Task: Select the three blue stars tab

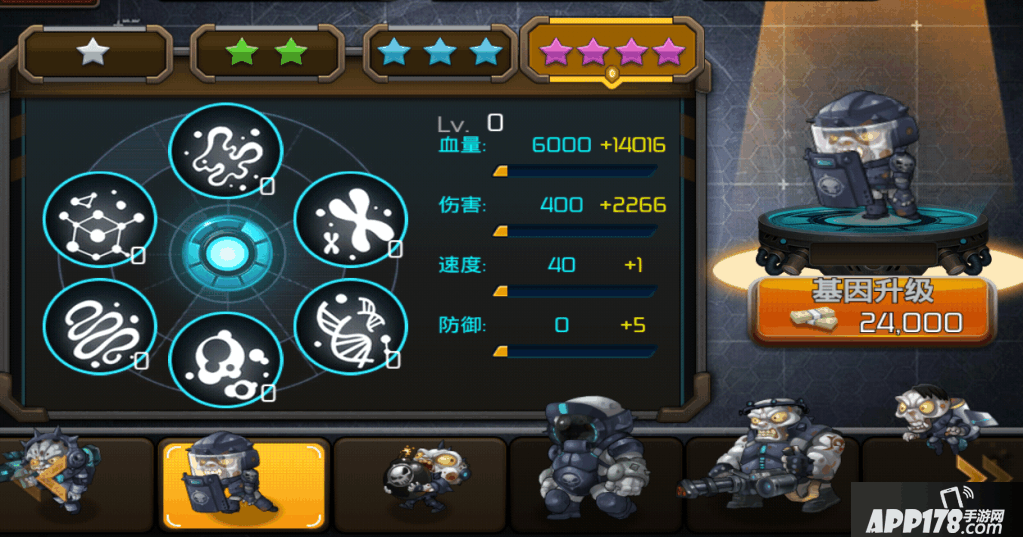Action: pos(440,54)
